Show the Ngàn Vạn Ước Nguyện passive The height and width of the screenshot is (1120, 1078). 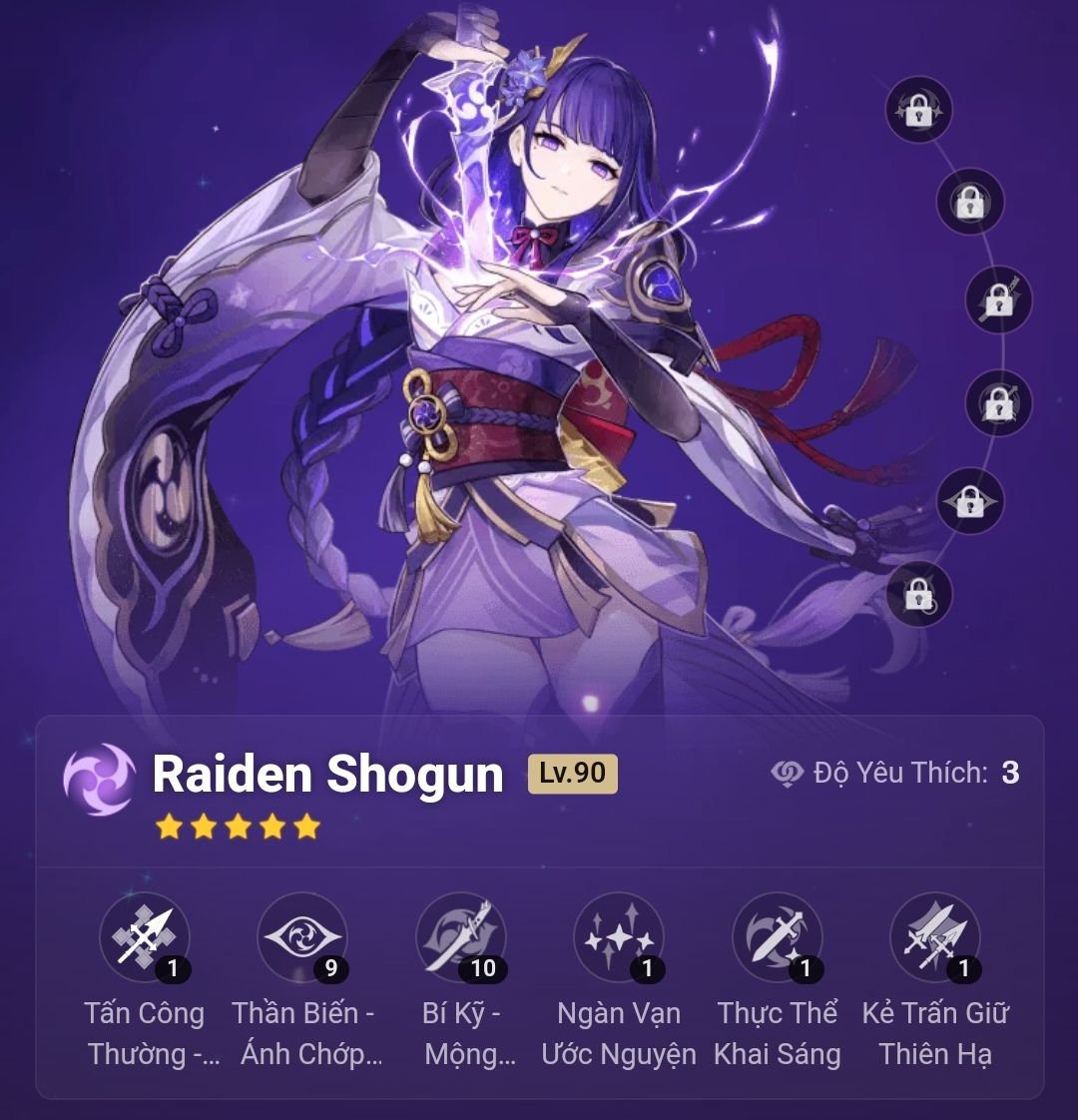[x=619, y=936]
